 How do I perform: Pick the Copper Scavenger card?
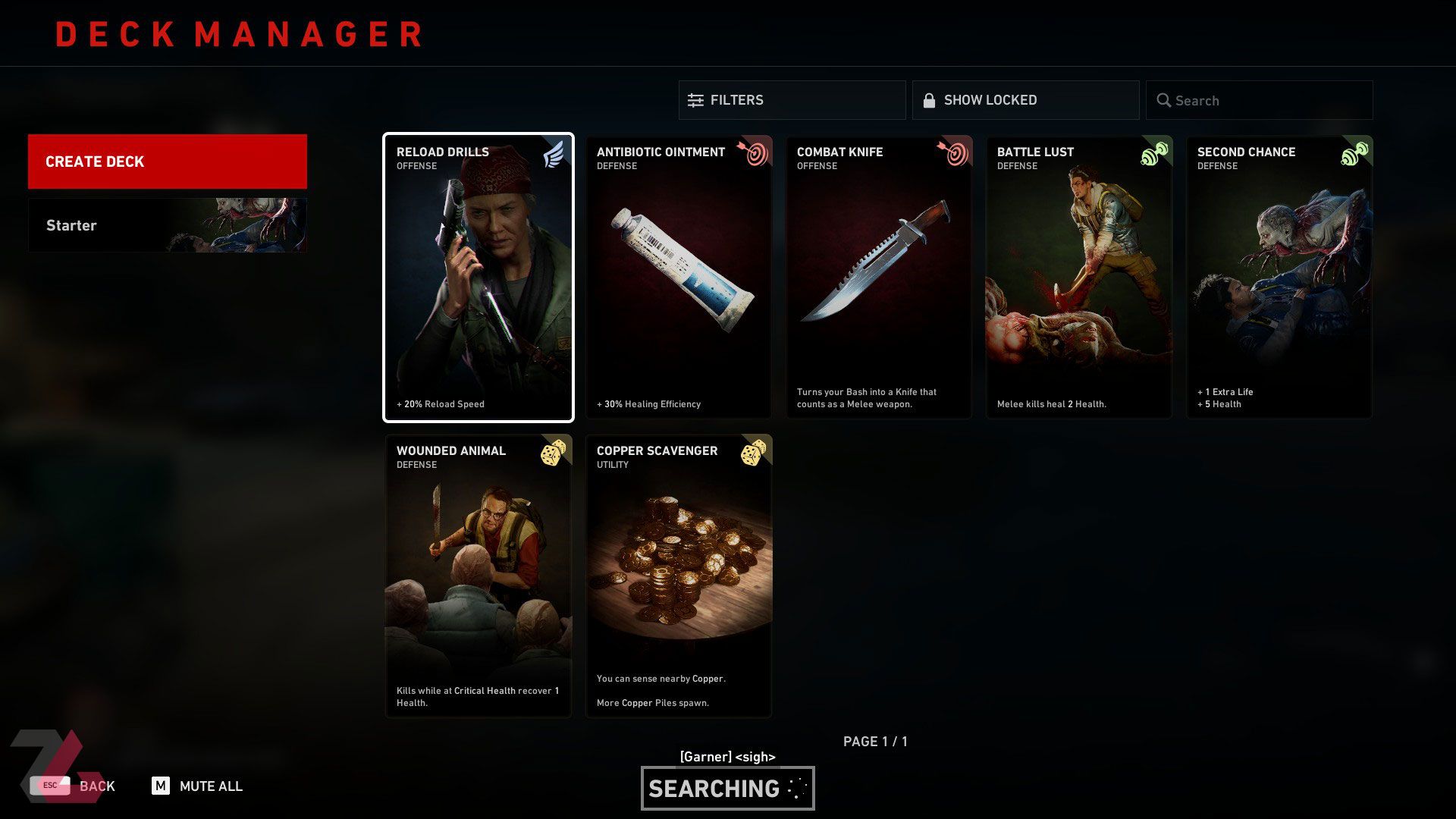coord(679,576)
